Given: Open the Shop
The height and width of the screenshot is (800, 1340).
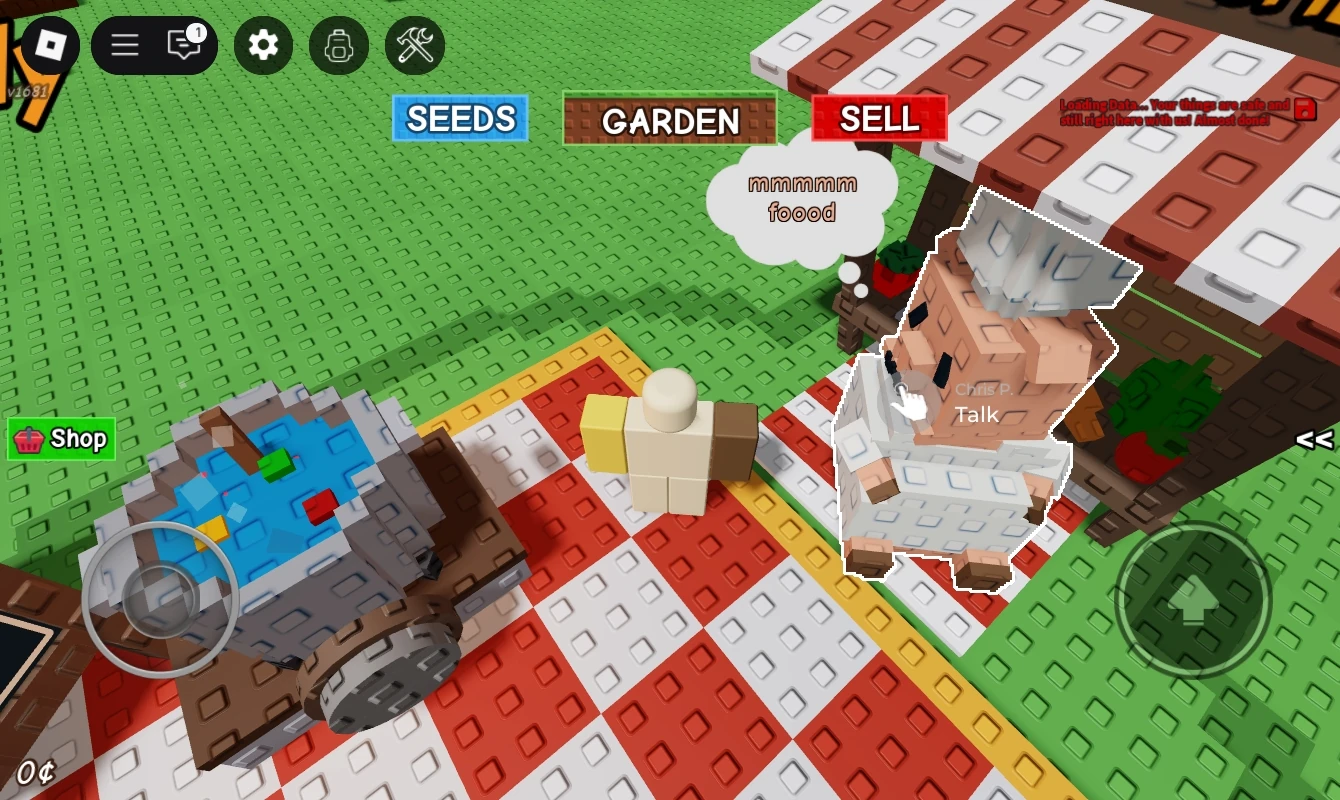Looking at the screenshot, I should click(62, 438).
